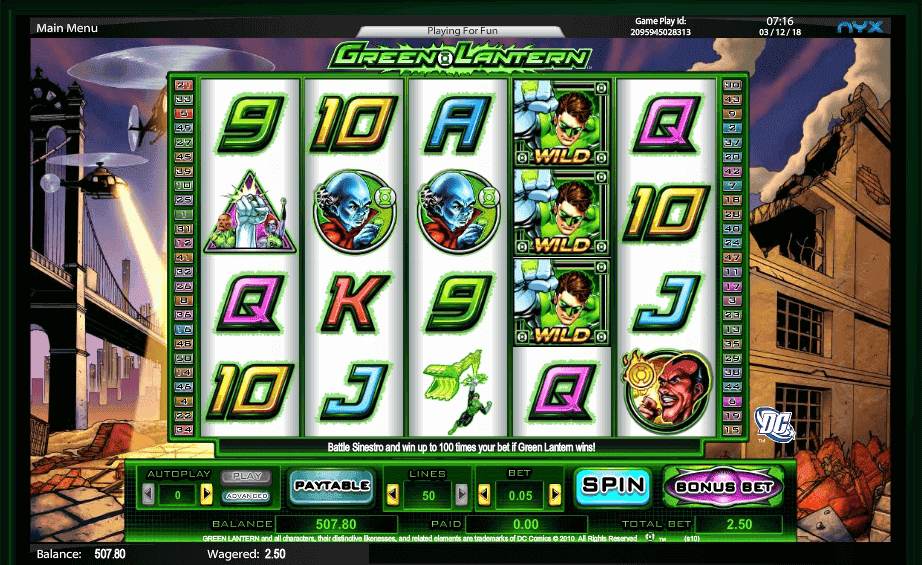Decrease the autoplay count
Image resolution: width=922 pixels, height=565 pixels.
(148, 494)
